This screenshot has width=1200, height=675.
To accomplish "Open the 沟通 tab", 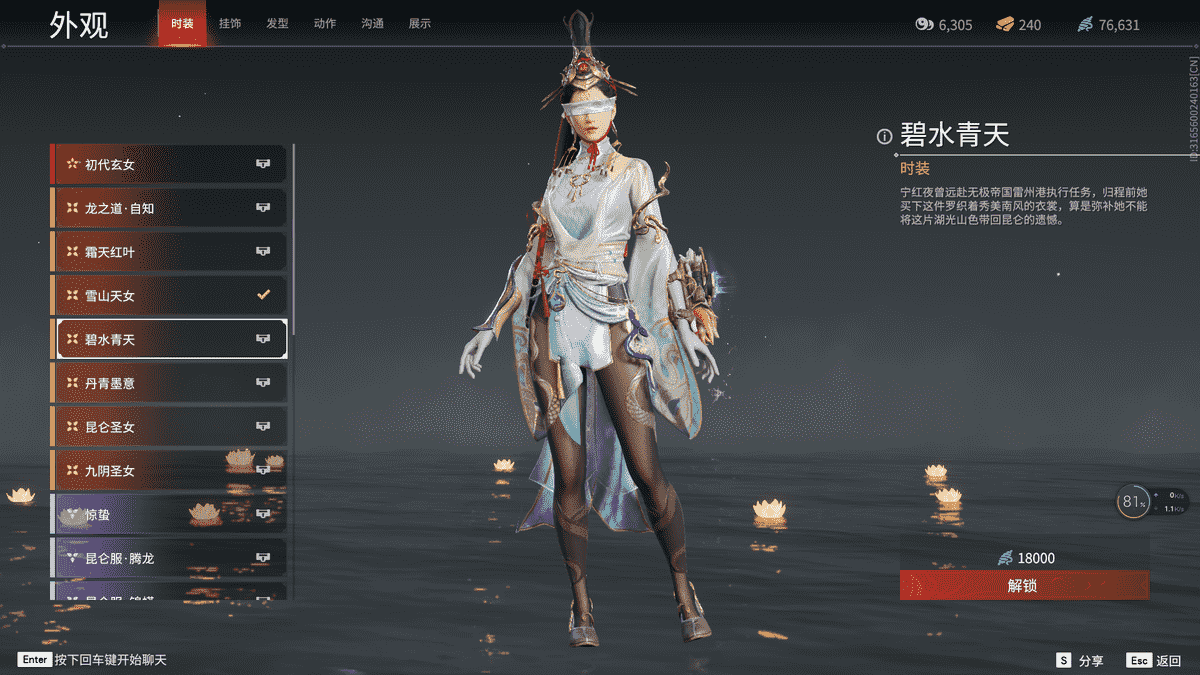I will coord(372,23).
